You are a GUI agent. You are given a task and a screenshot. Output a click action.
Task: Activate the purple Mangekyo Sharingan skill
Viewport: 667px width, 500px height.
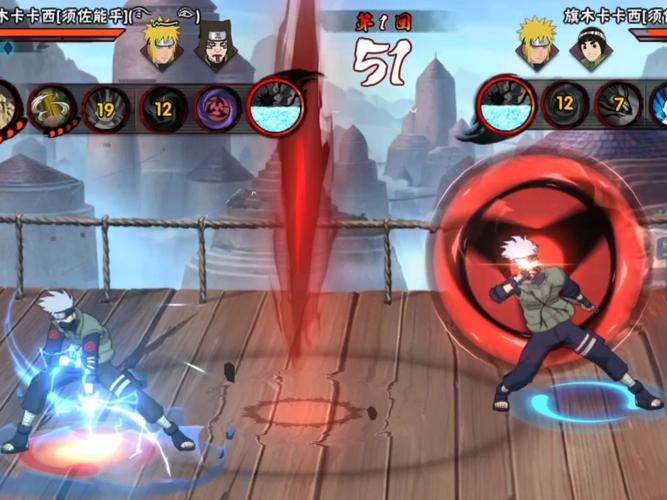pyautogui.click(x=218, y=107)
